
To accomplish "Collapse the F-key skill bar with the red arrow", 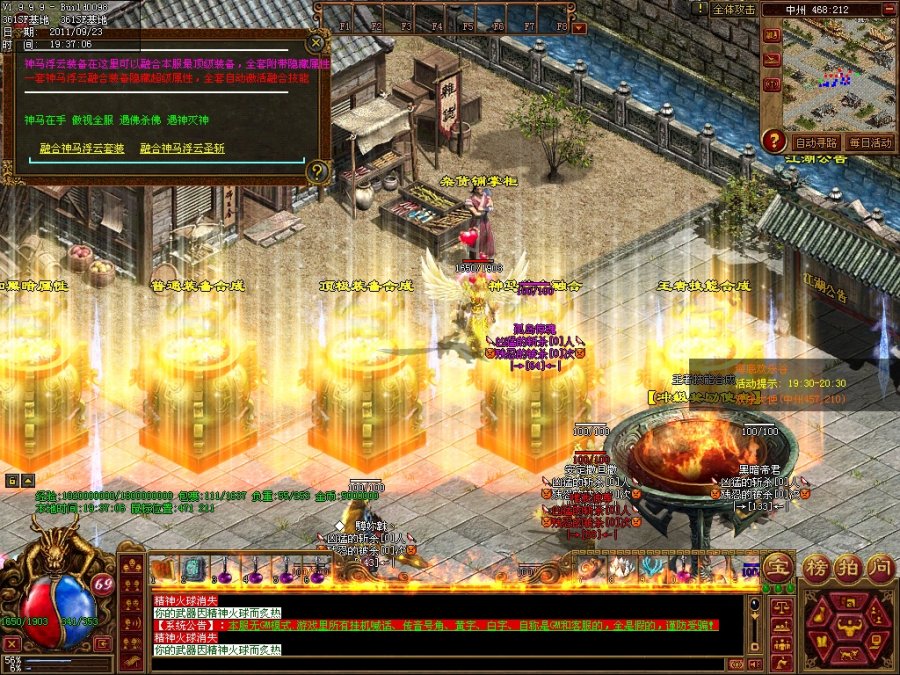I will pyautogui.click(x=579, y=27).
